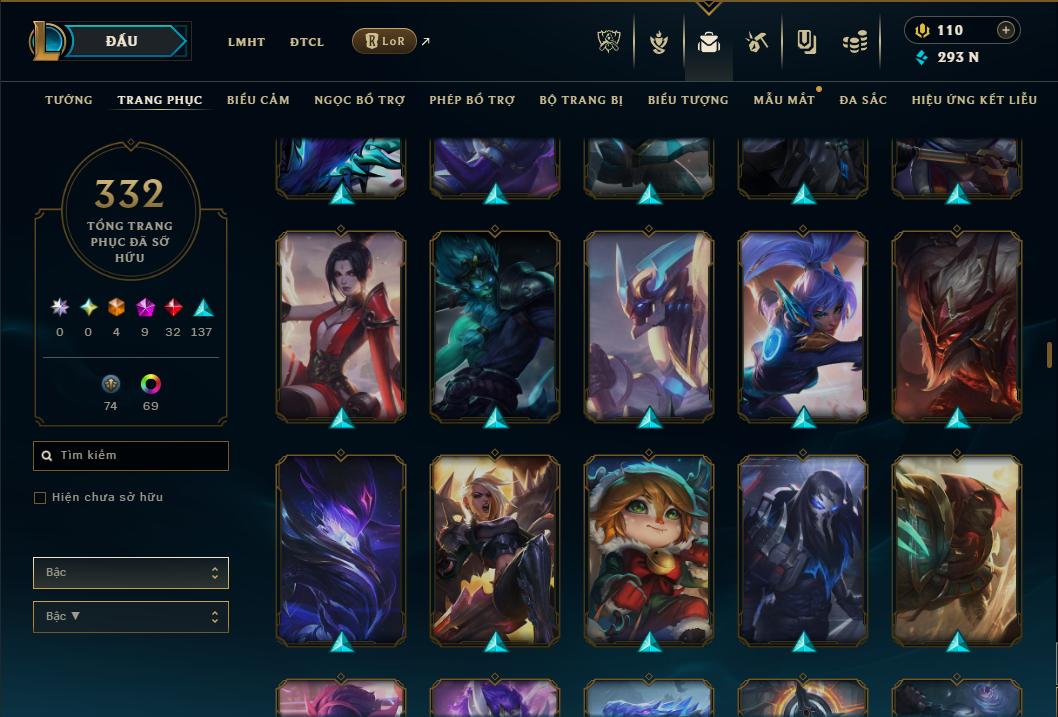This screenshot has height=717, width=1058.
Task: Launch the LoR link
Action: tap(385, 41)
